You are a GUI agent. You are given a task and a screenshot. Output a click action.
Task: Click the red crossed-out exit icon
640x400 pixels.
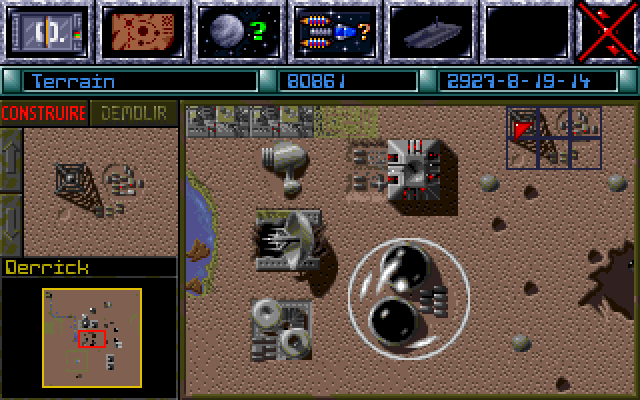[x=608, y=31]
